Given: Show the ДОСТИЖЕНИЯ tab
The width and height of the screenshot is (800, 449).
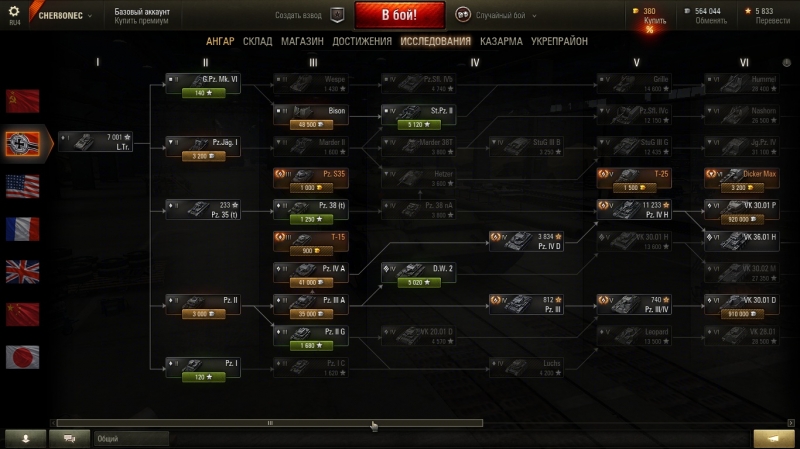Looking at the screenshot, I should (x=361, y=42).
